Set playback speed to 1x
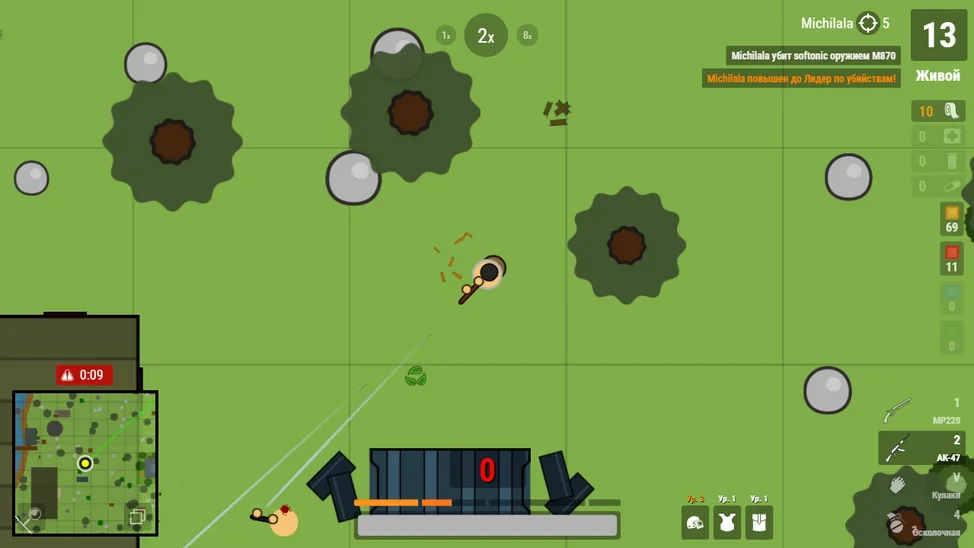 (x=446, y=35)
